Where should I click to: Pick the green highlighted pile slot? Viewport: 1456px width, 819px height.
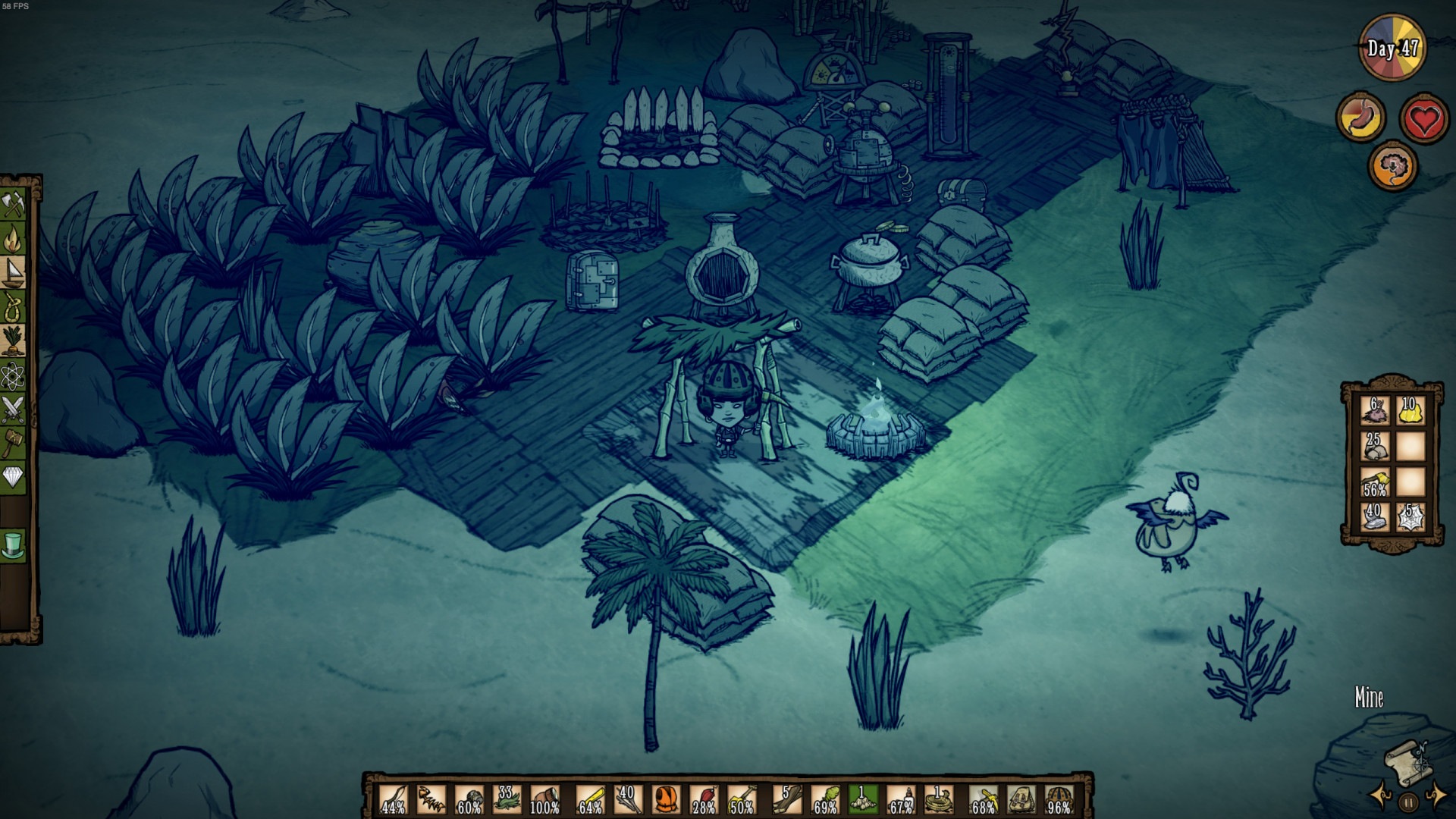pyautogui.click(x=861, y=799)
